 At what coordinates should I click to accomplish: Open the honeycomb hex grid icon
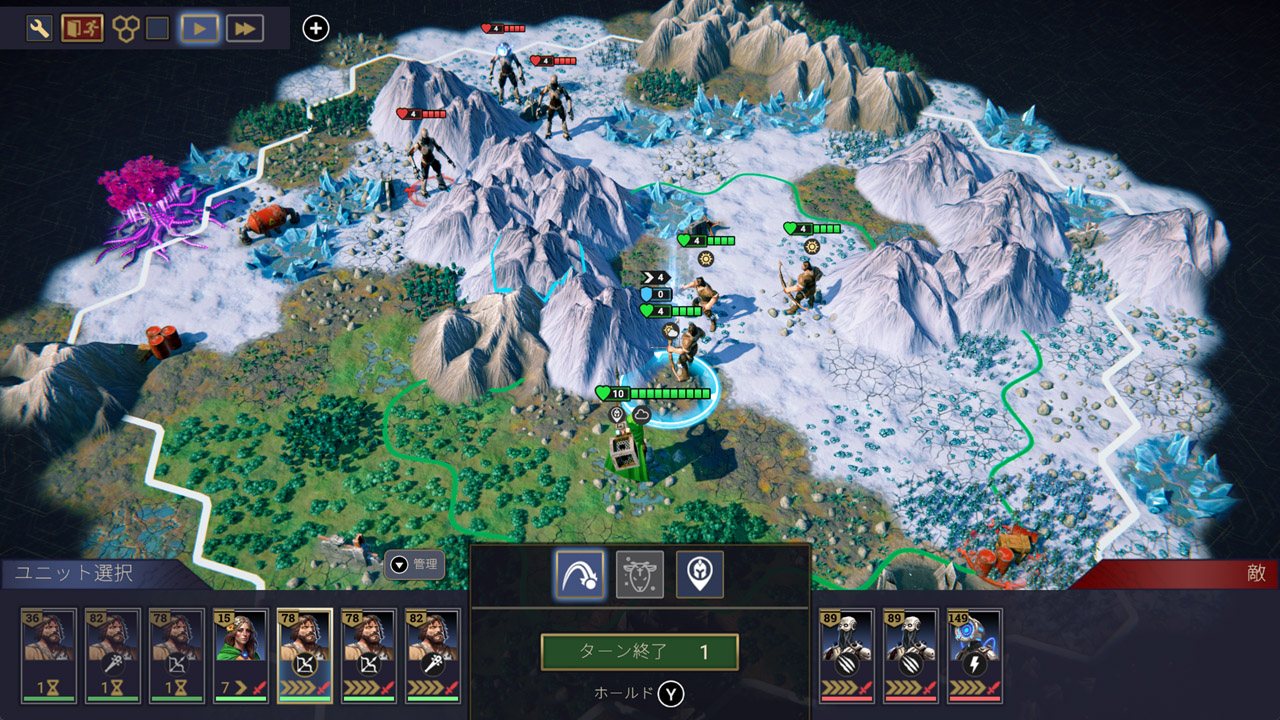click(124, 27)
